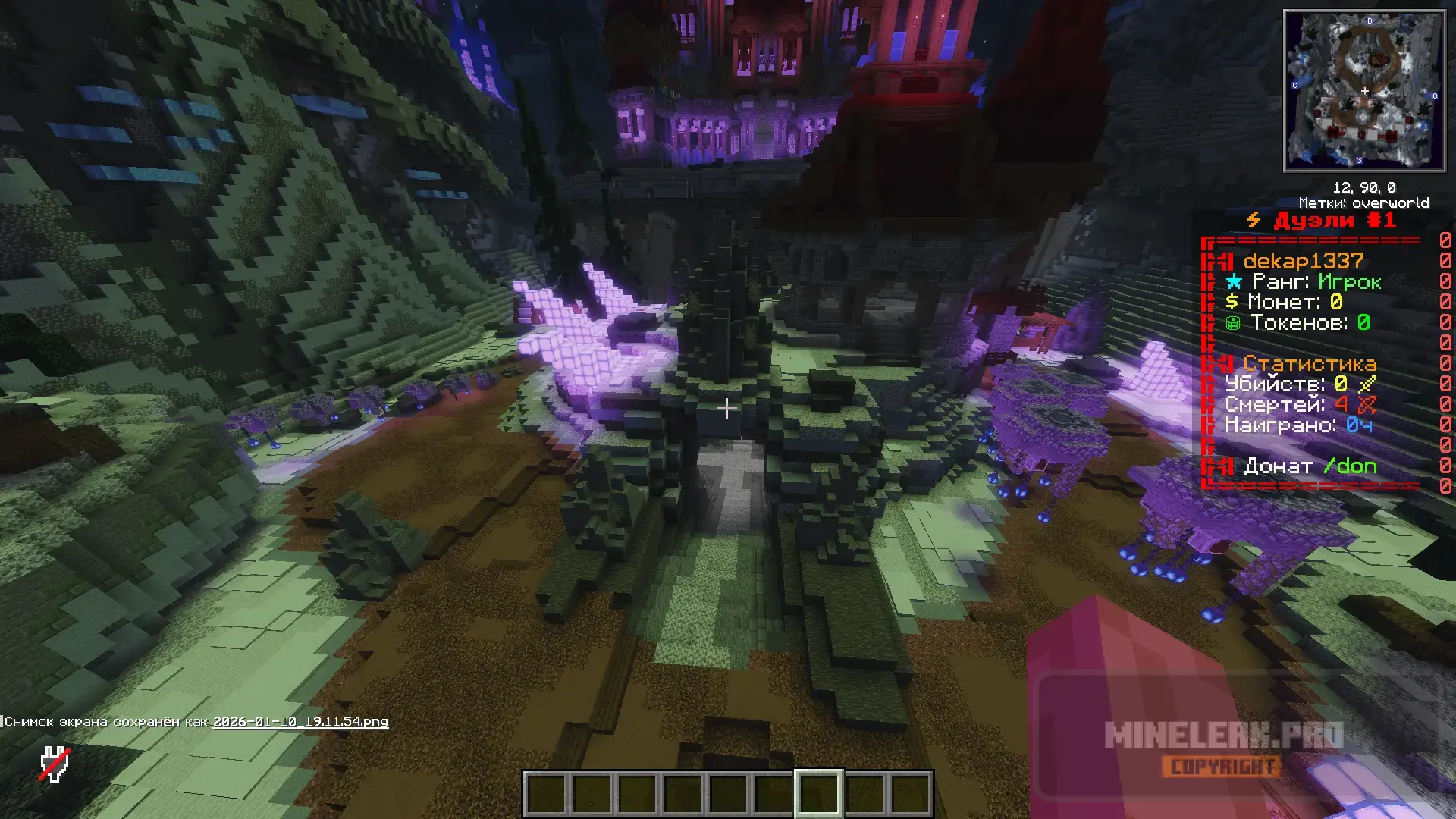Open the saved screenshot file link in chat
The height and width of the screenshot is (819, 1456).
click(x=300, y=722)
